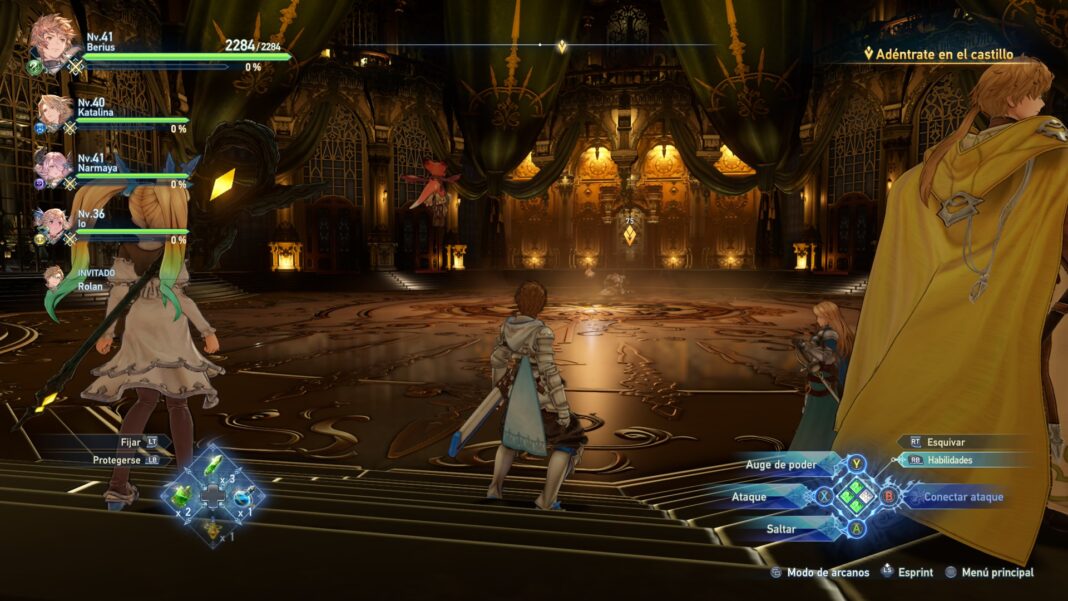The image size is (1068, 601).
Task: Open the Habilidades skill panel
Action: pos(949,460)
